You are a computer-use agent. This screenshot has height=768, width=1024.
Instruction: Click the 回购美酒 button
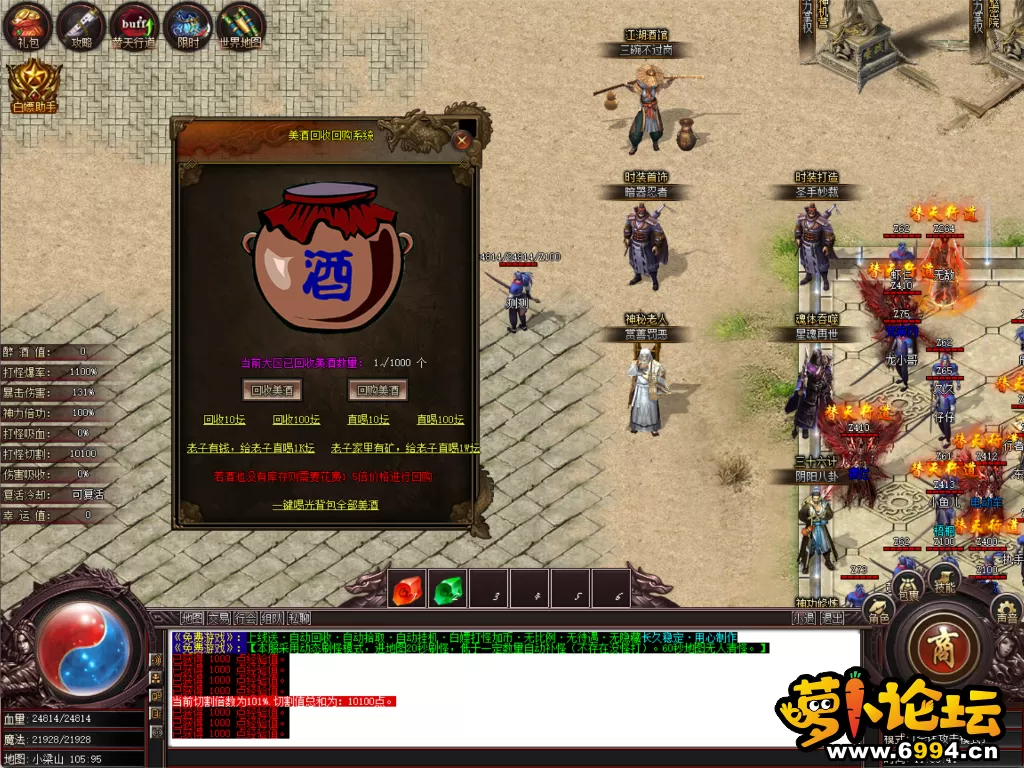click(377, 389)
